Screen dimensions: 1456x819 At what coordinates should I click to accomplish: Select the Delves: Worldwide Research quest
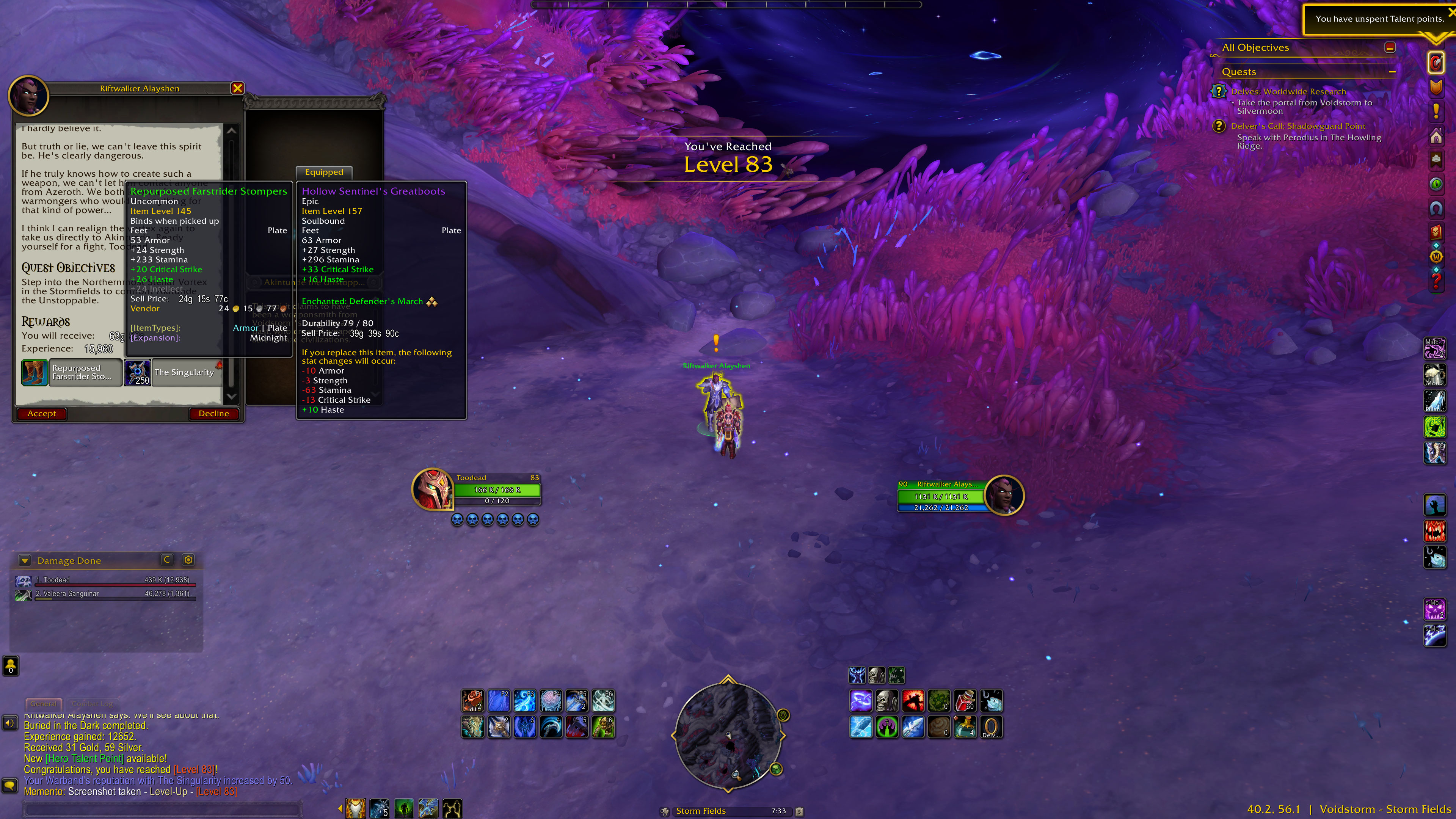(1288, 91)
